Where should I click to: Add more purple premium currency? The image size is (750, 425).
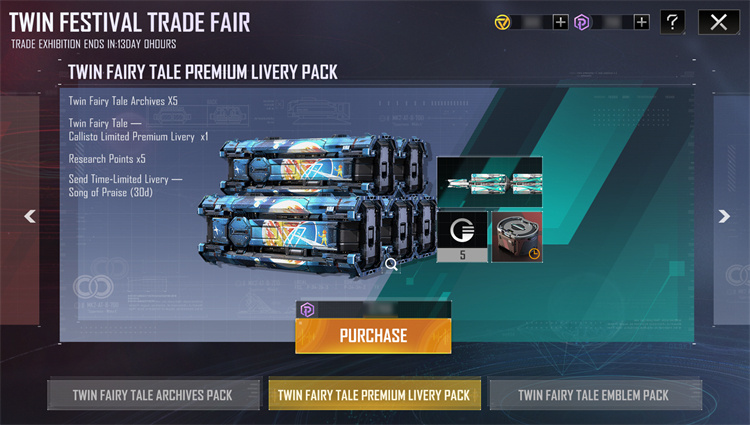pos(641,22)
